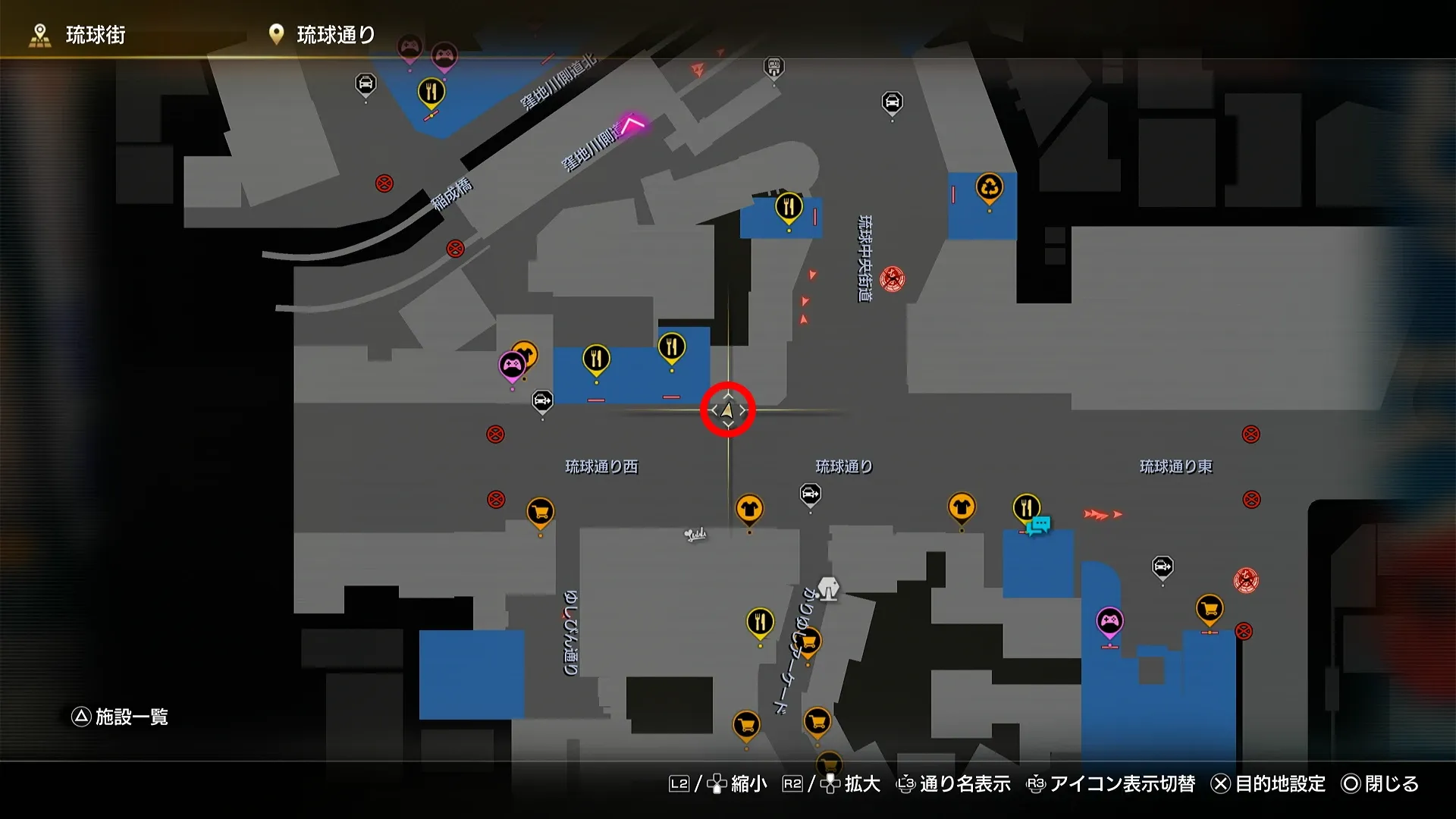Click the car delivery icon near 琉球通り東
Viewport: 1456px width, 819px height.
[x=1162, y=565]
